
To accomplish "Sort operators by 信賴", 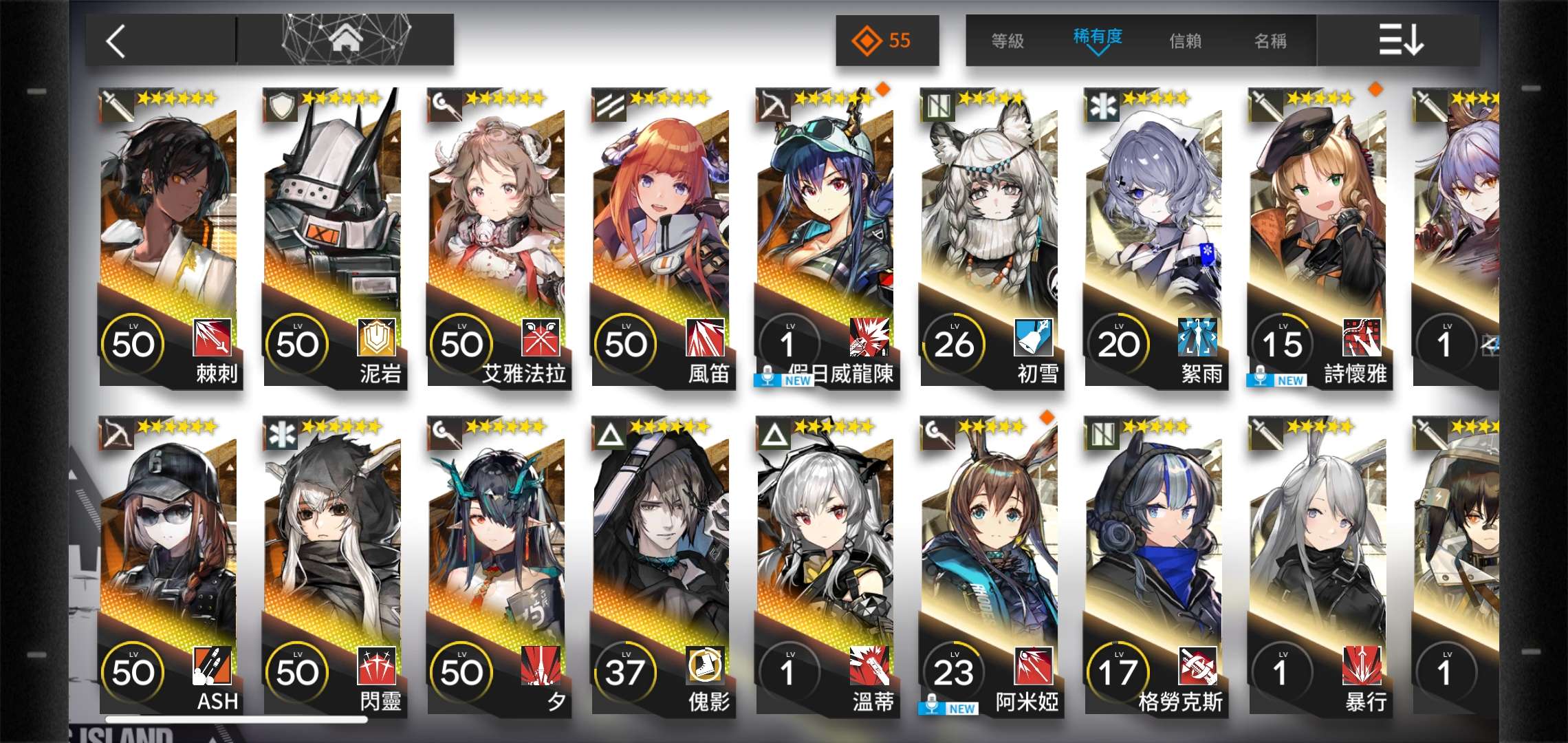I will click(1186, 41).
